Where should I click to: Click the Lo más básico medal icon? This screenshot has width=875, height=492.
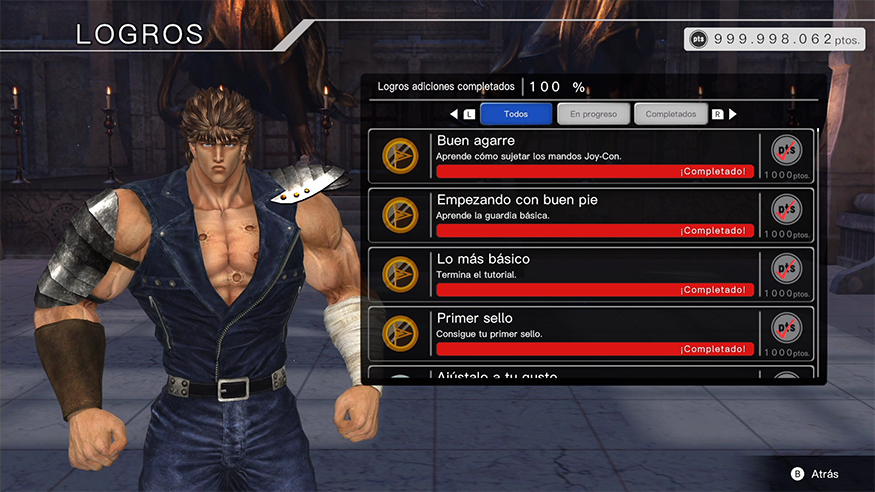point(402,272)
